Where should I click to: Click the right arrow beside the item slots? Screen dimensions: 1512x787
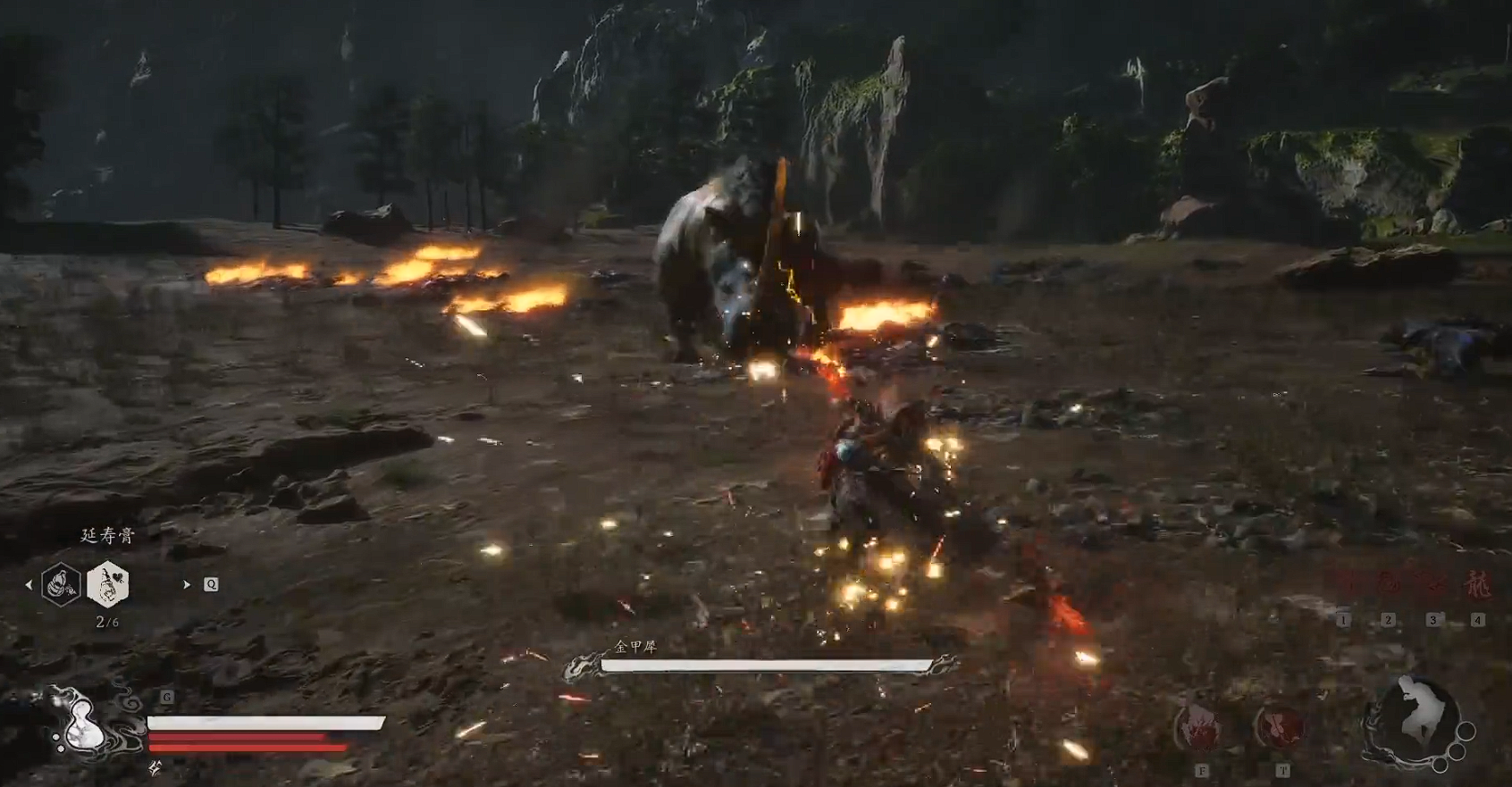[x=186, y=584]
